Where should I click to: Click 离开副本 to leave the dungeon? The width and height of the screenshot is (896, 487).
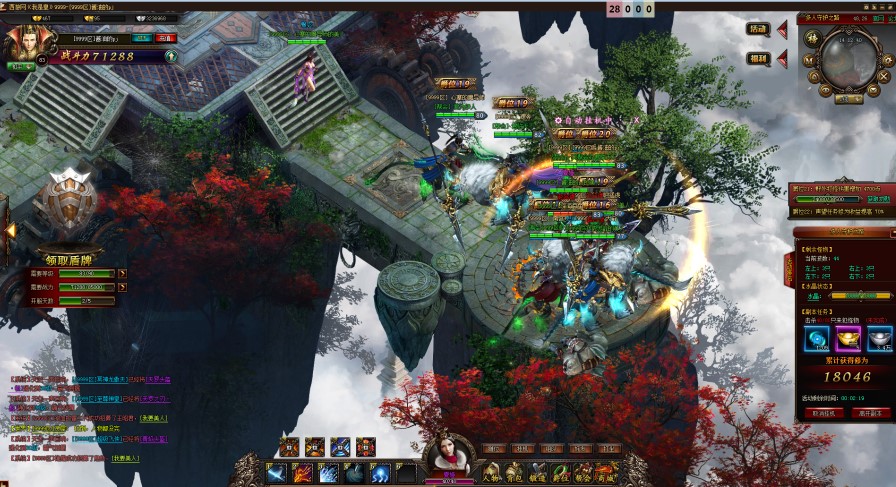click(867, 412)
